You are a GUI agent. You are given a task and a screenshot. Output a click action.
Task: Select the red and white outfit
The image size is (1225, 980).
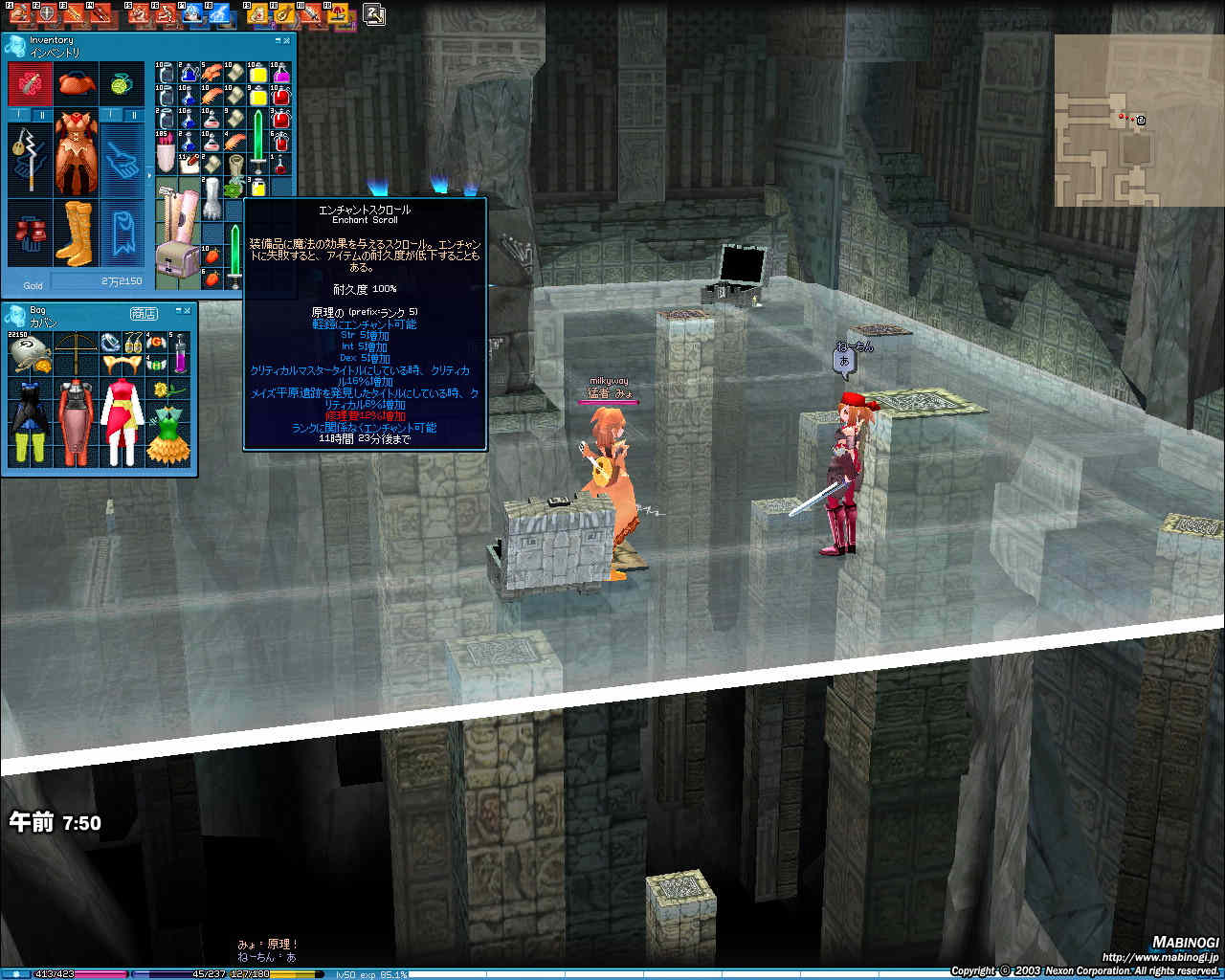pos(122,421)
